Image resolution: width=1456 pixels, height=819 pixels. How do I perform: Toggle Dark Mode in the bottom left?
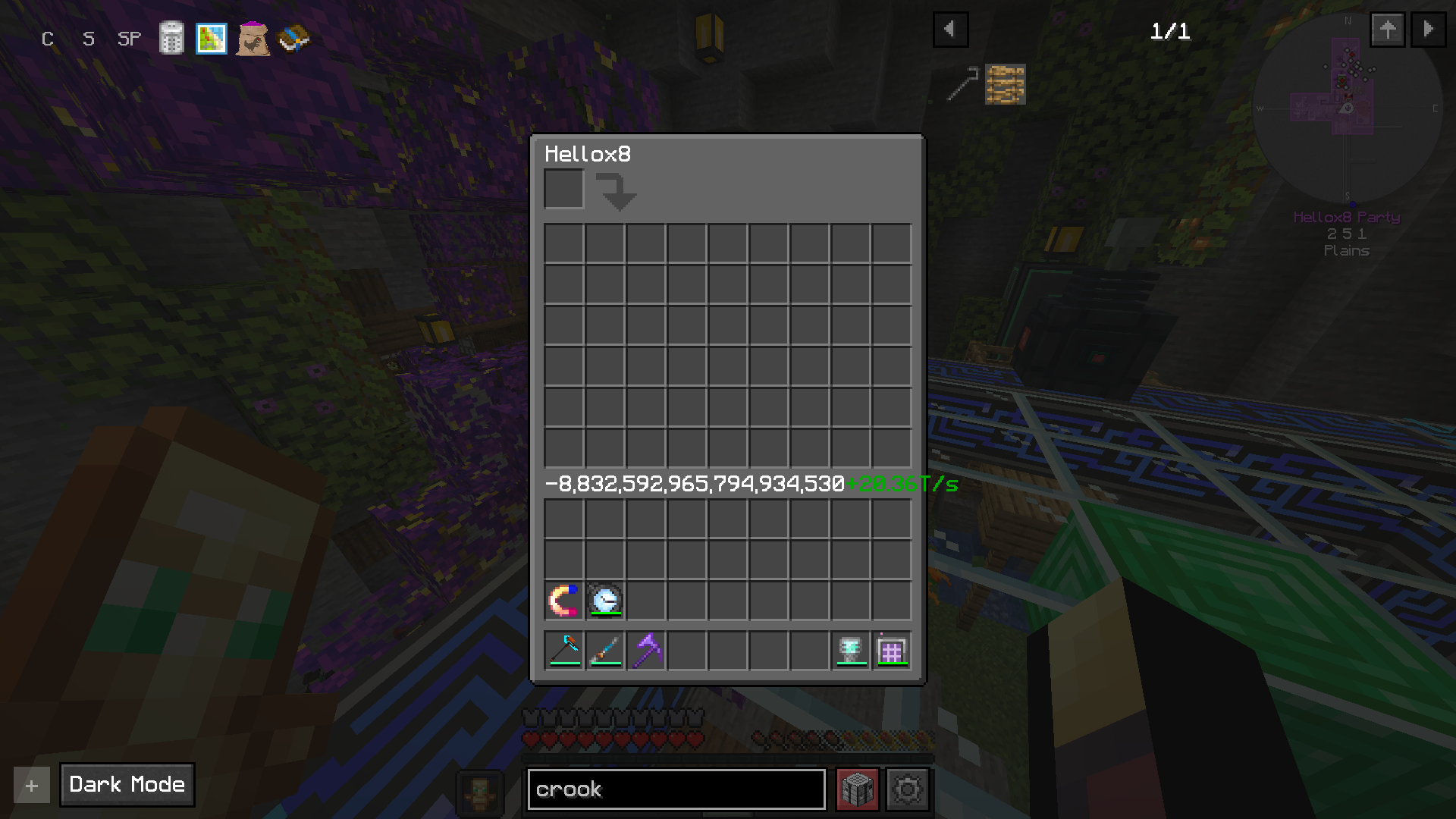pyautogui.click(x=127, y=785)
